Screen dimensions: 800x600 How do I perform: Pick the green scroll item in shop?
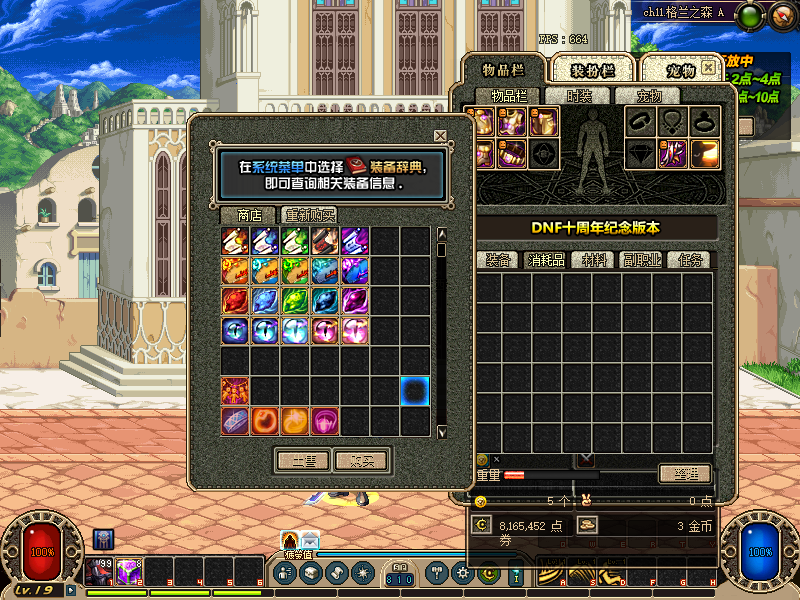295,241
